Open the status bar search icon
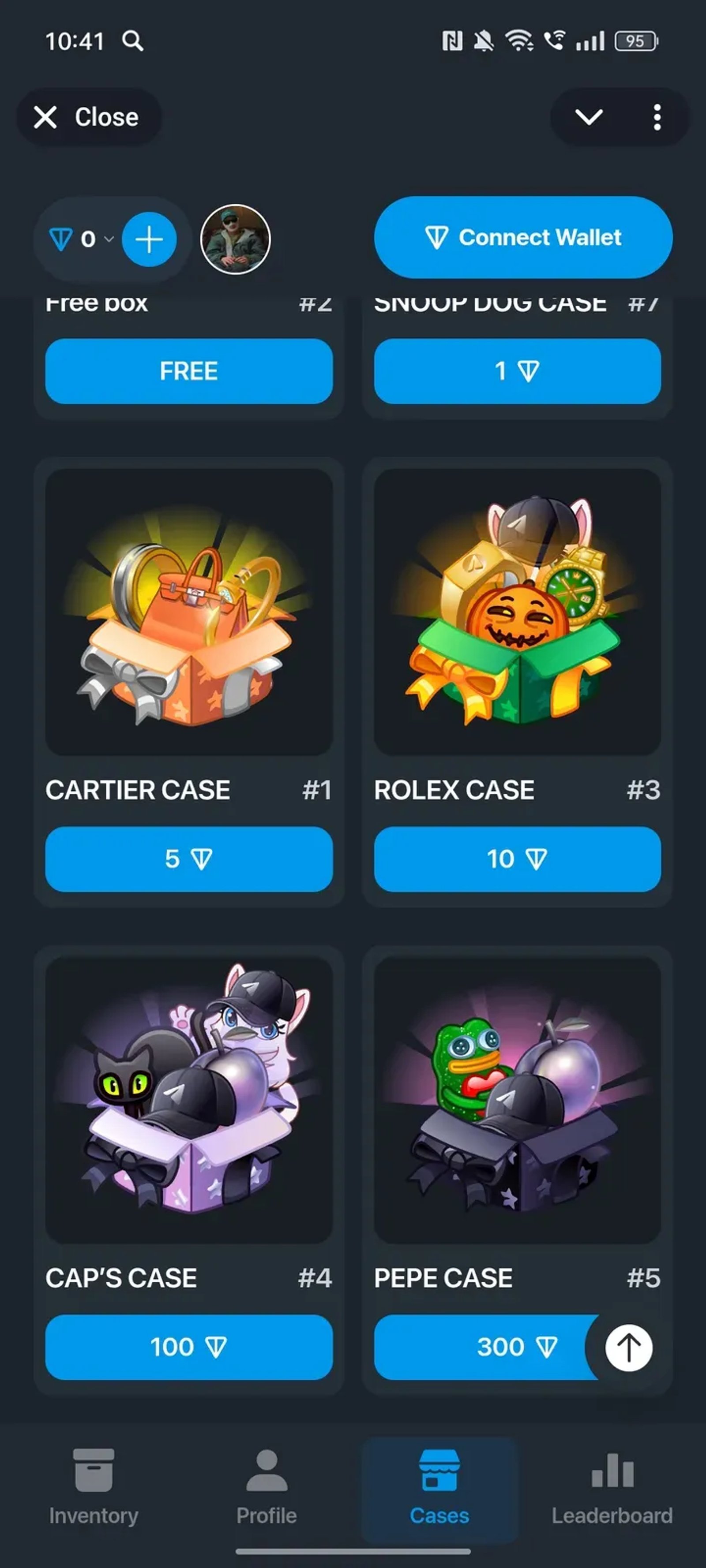This screenshot has width=706, height=1568. click(133, 40)
